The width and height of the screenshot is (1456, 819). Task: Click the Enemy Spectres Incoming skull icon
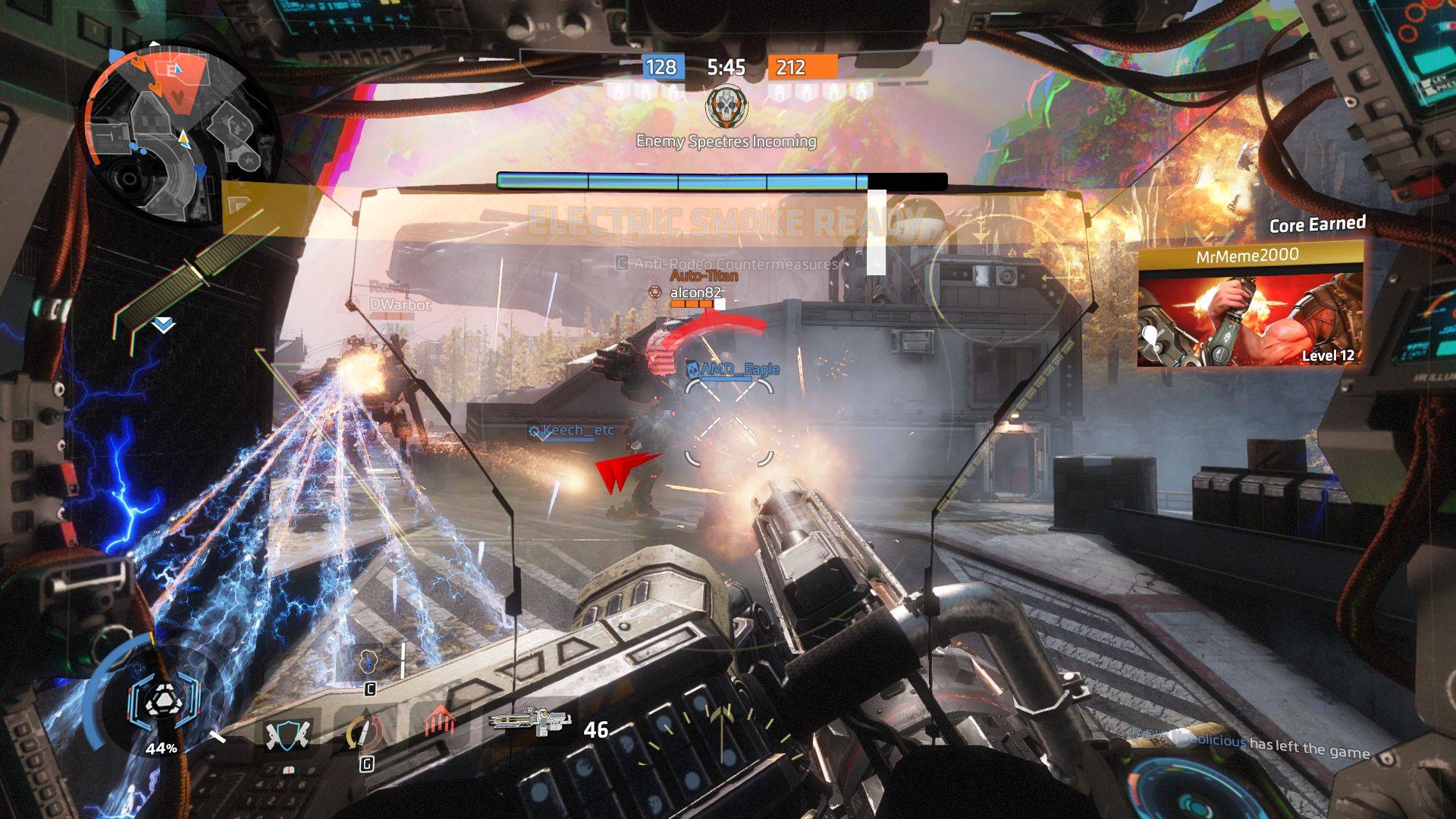(x=726, y=108)
